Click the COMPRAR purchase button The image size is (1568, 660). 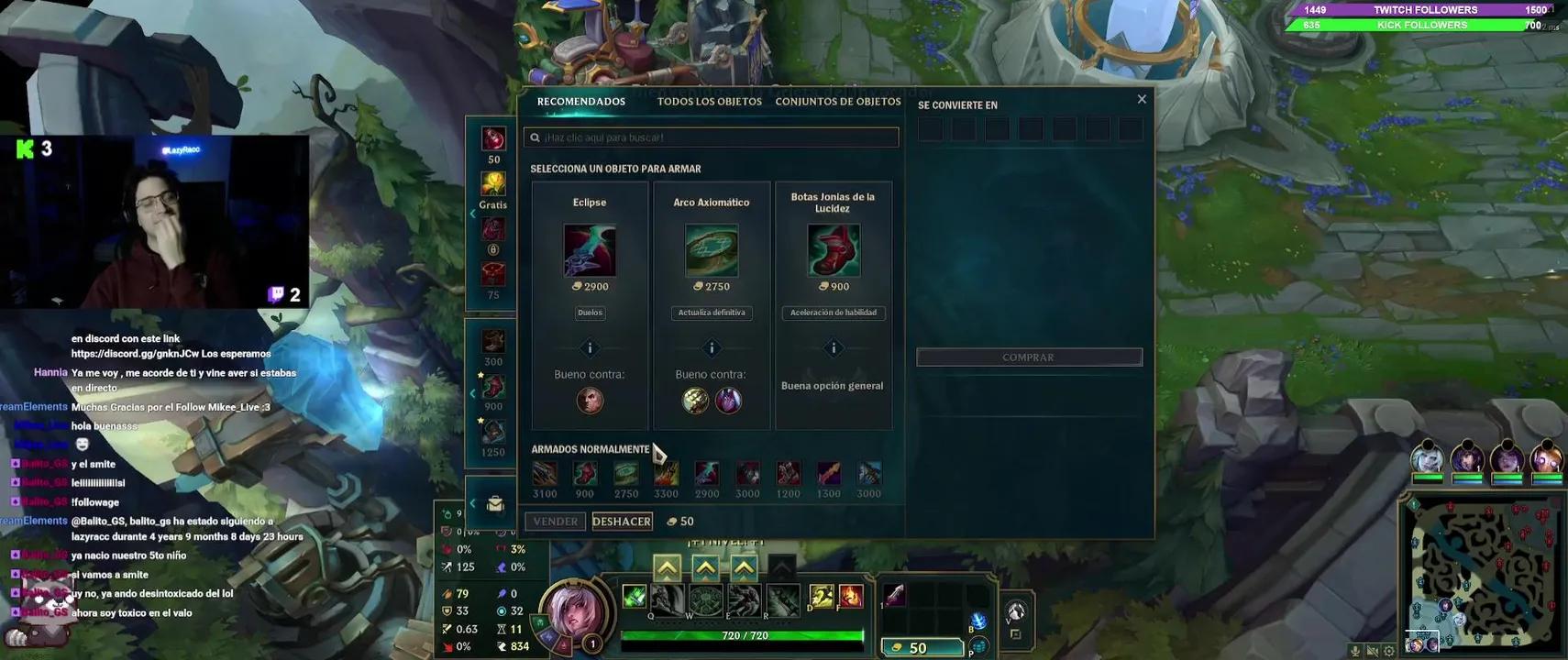(1029, 357)
